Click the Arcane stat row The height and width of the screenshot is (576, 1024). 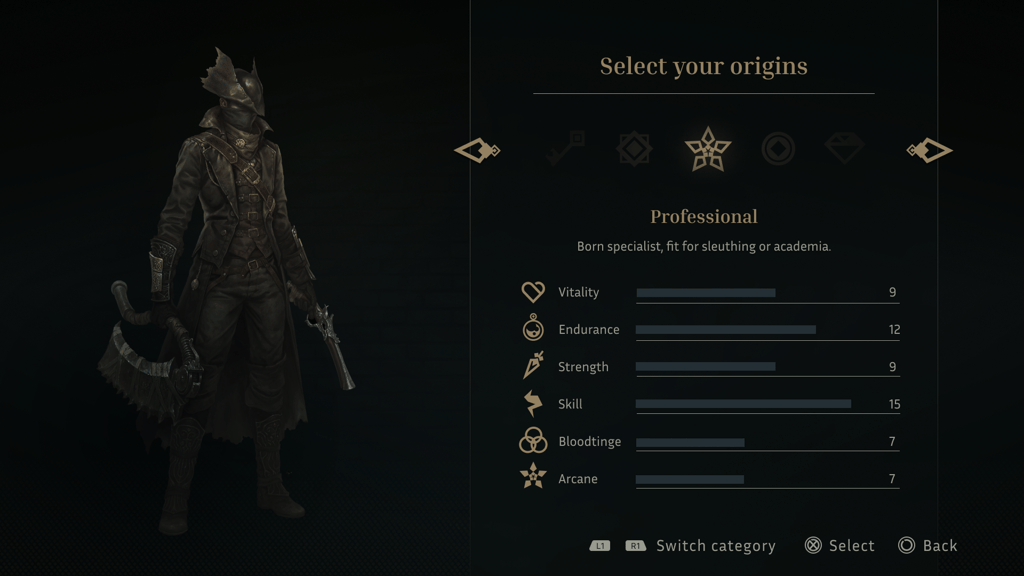point(710,479)
